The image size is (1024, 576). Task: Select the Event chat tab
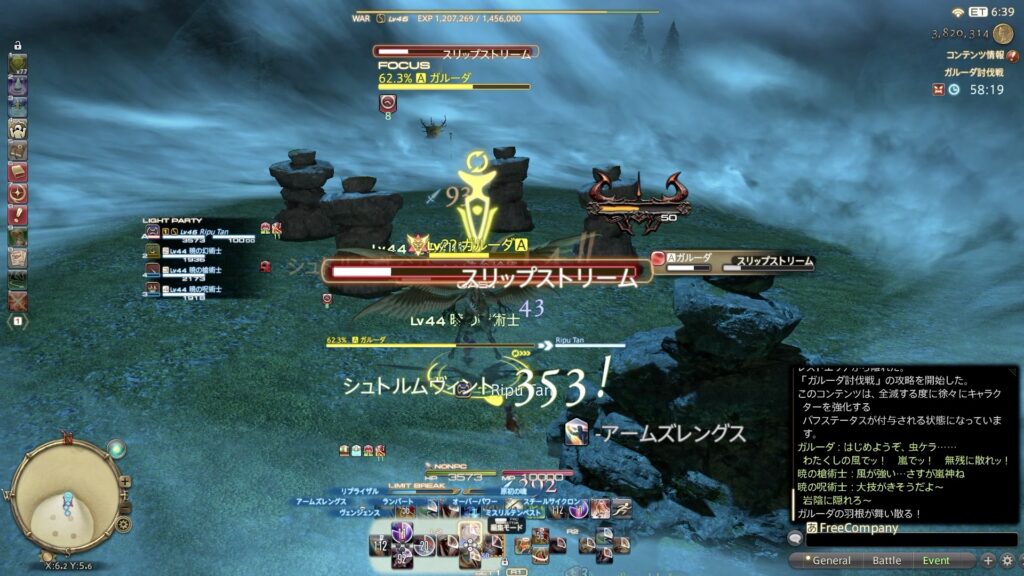click(936, 561)
